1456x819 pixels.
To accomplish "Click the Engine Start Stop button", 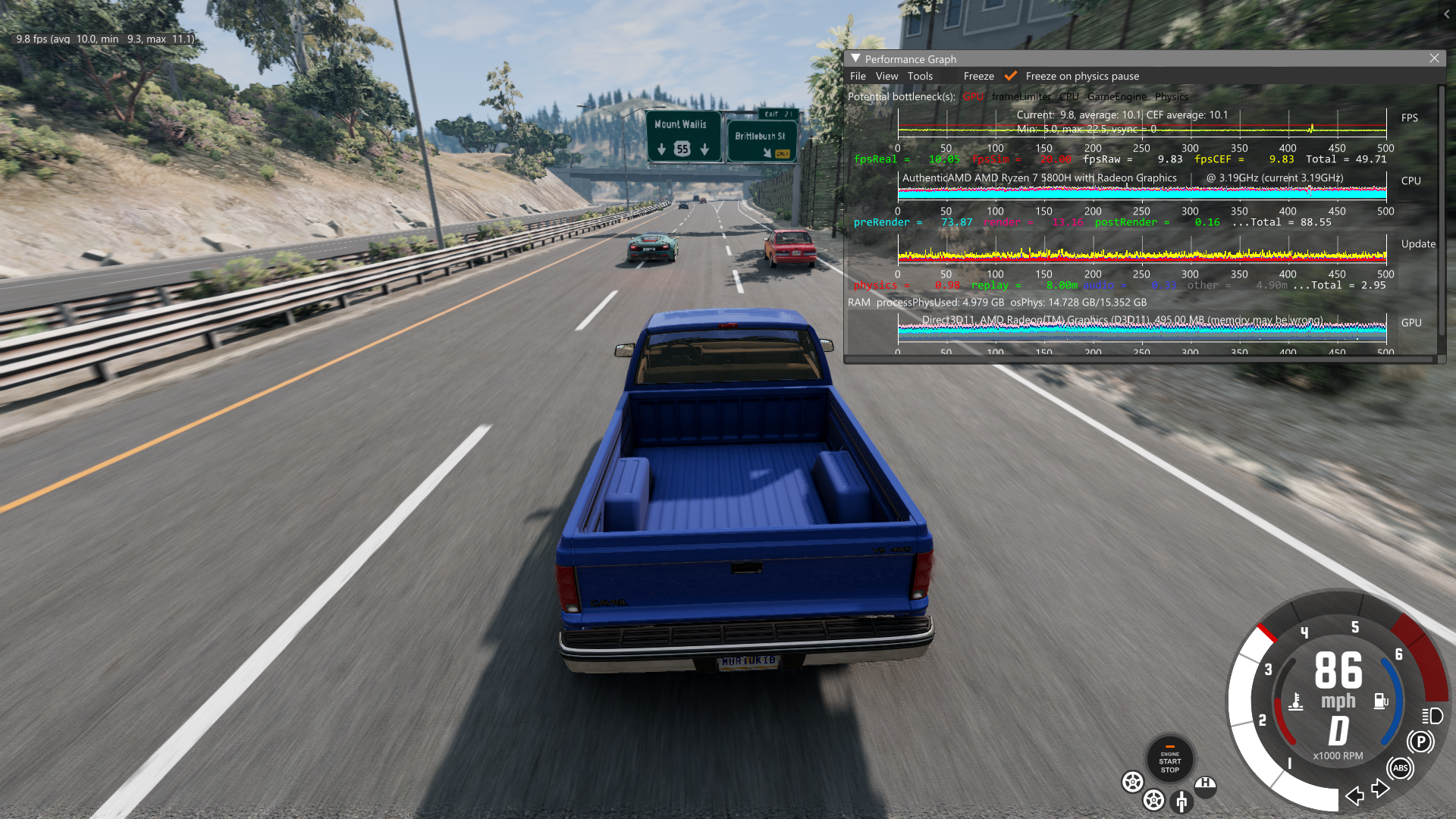I will pos(1169,760).
